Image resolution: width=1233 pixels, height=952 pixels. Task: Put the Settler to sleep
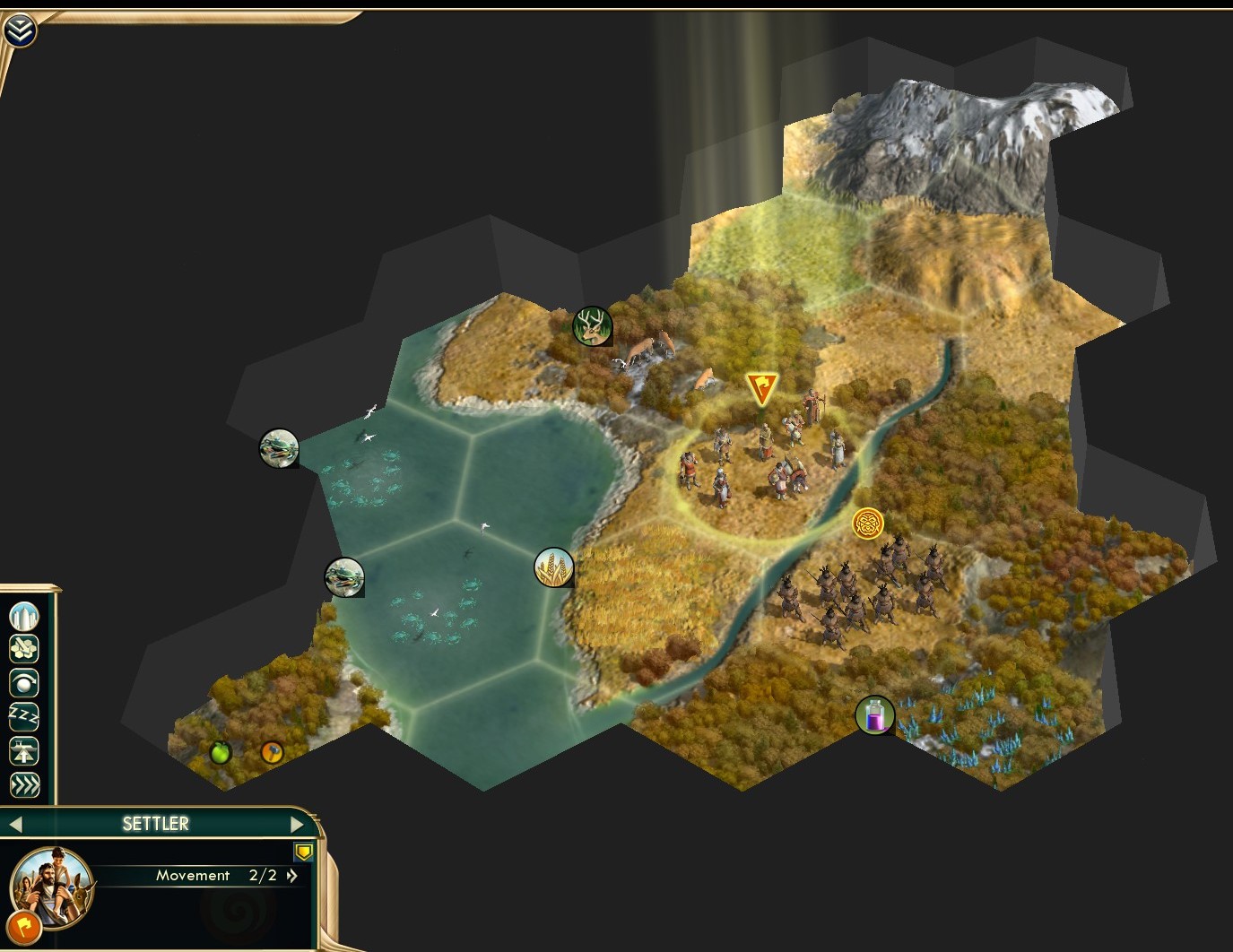pyautogui.click(x=24, y=714)
